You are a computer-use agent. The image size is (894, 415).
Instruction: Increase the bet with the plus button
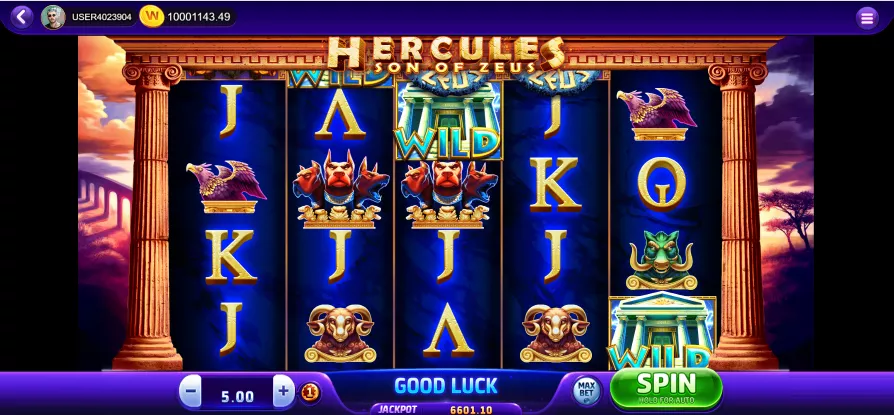coord(284,391)
